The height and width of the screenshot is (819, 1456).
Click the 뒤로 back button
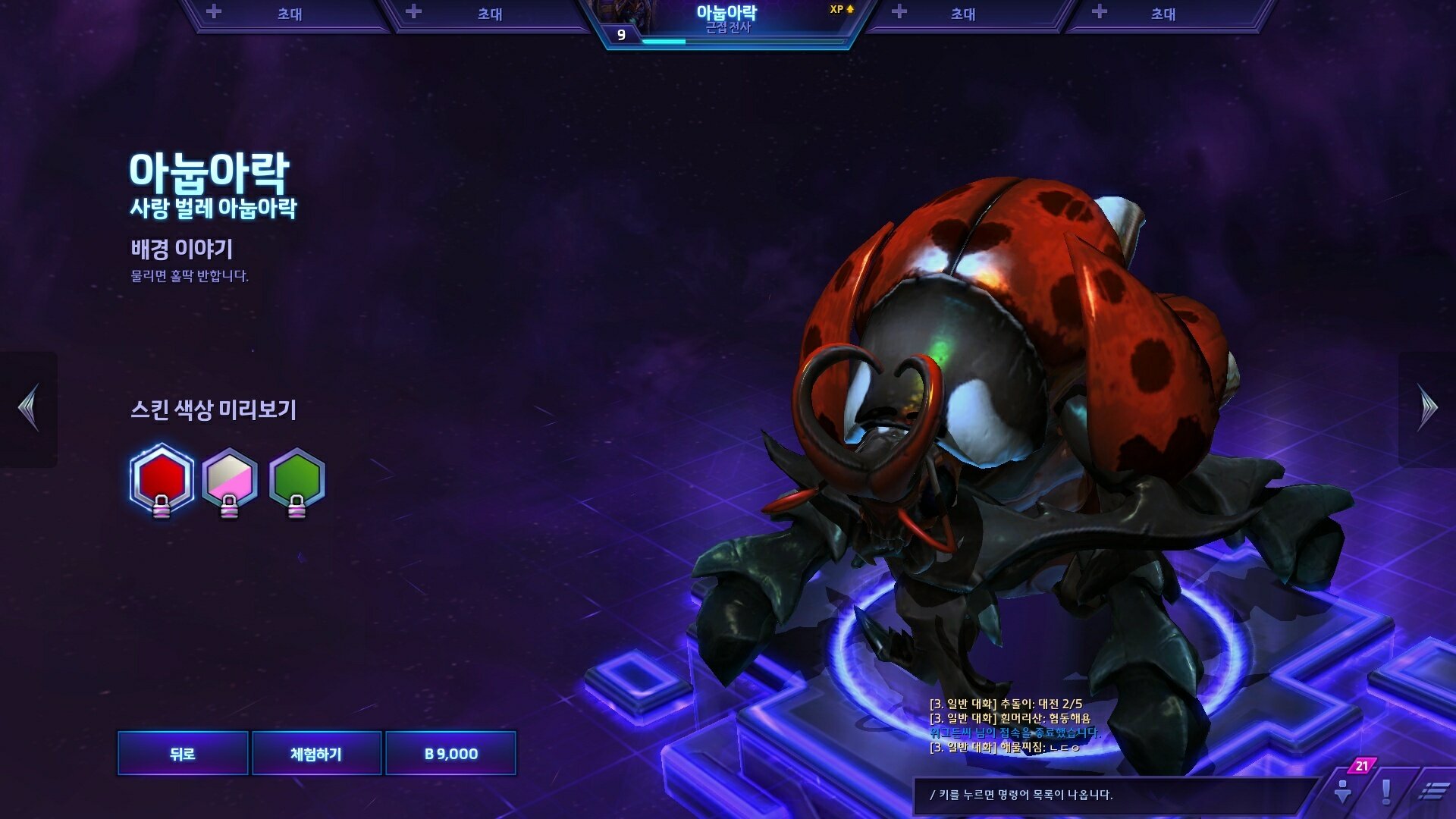(183, 753)
